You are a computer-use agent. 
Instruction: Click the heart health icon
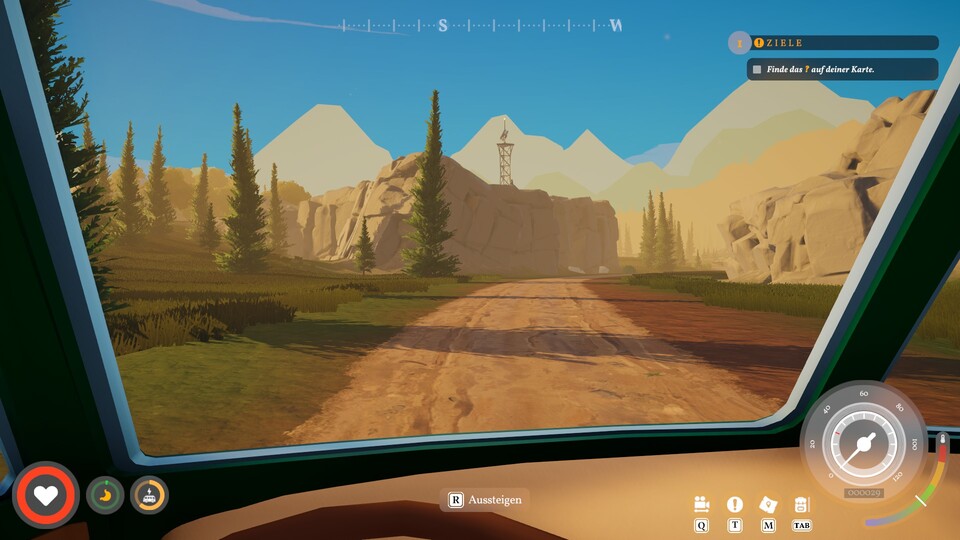[x=47, y=494]
